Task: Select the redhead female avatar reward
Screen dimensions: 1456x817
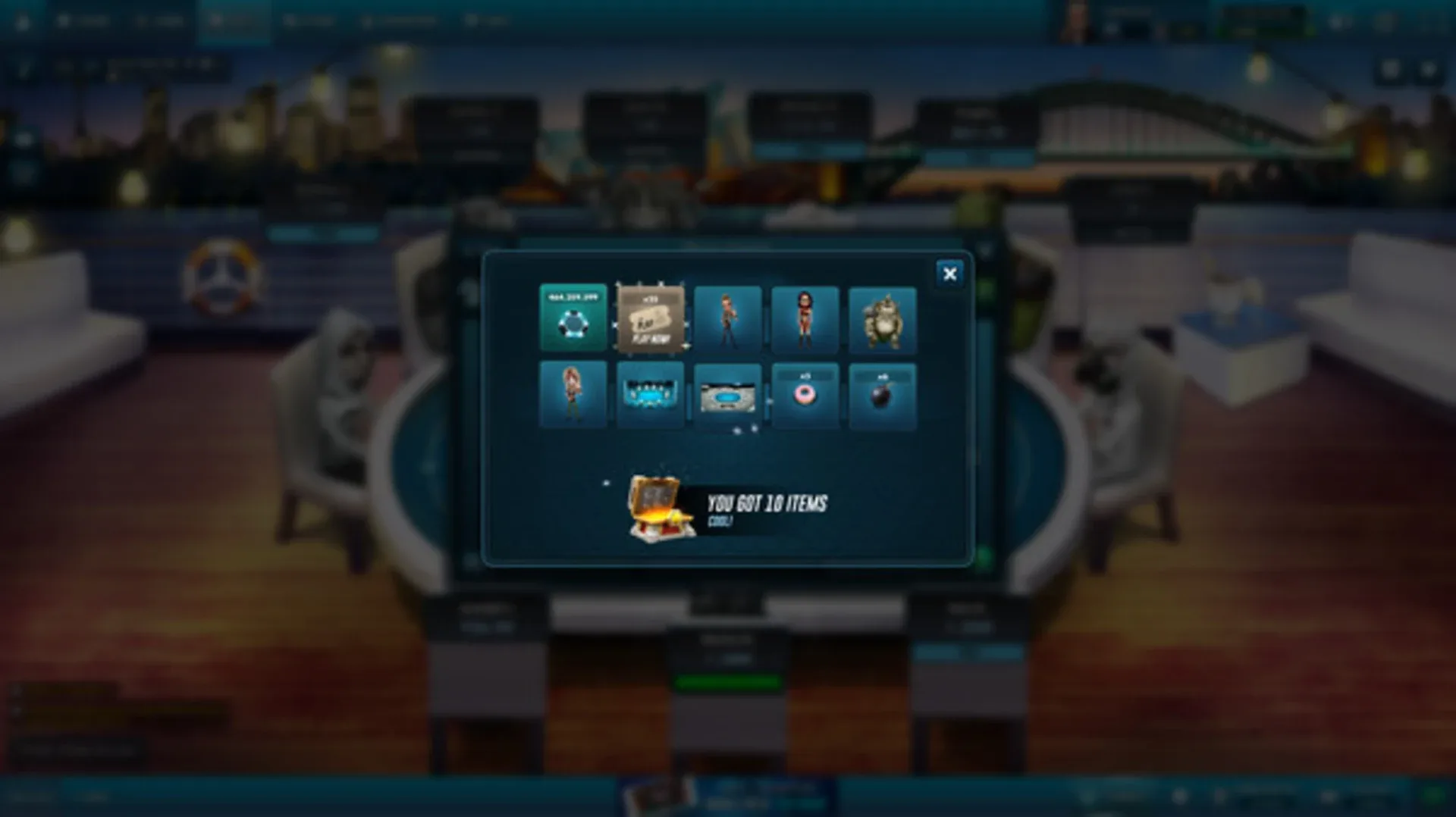Action: click(x=573, y=396)
